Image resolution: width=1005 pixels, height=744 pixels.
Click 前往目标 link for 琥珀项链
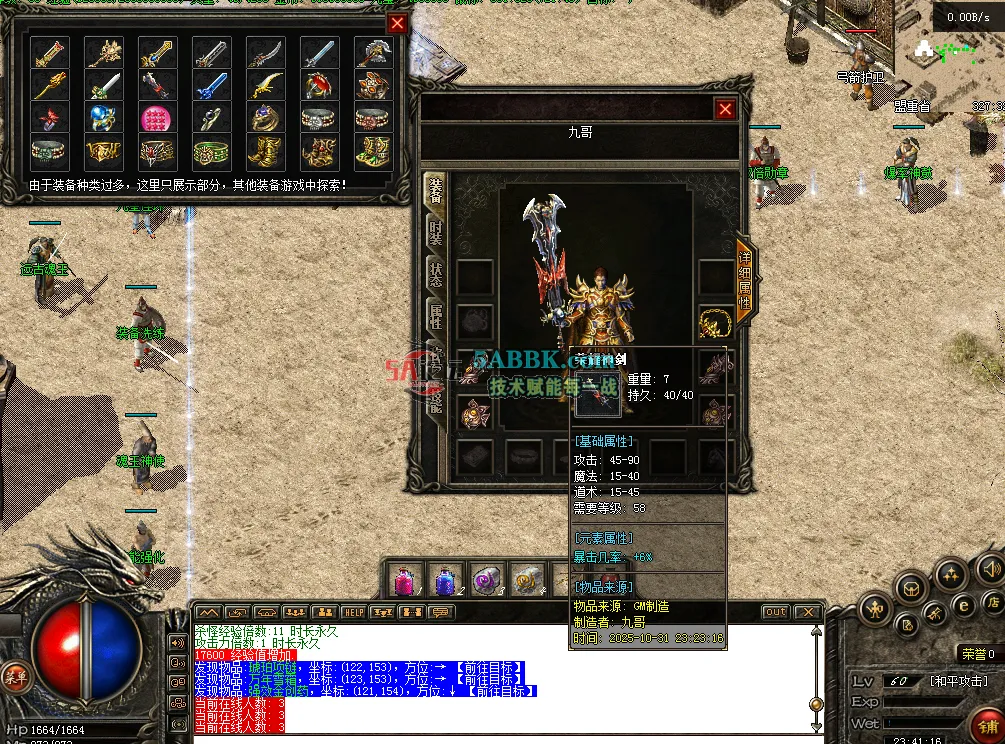[487, 666]
